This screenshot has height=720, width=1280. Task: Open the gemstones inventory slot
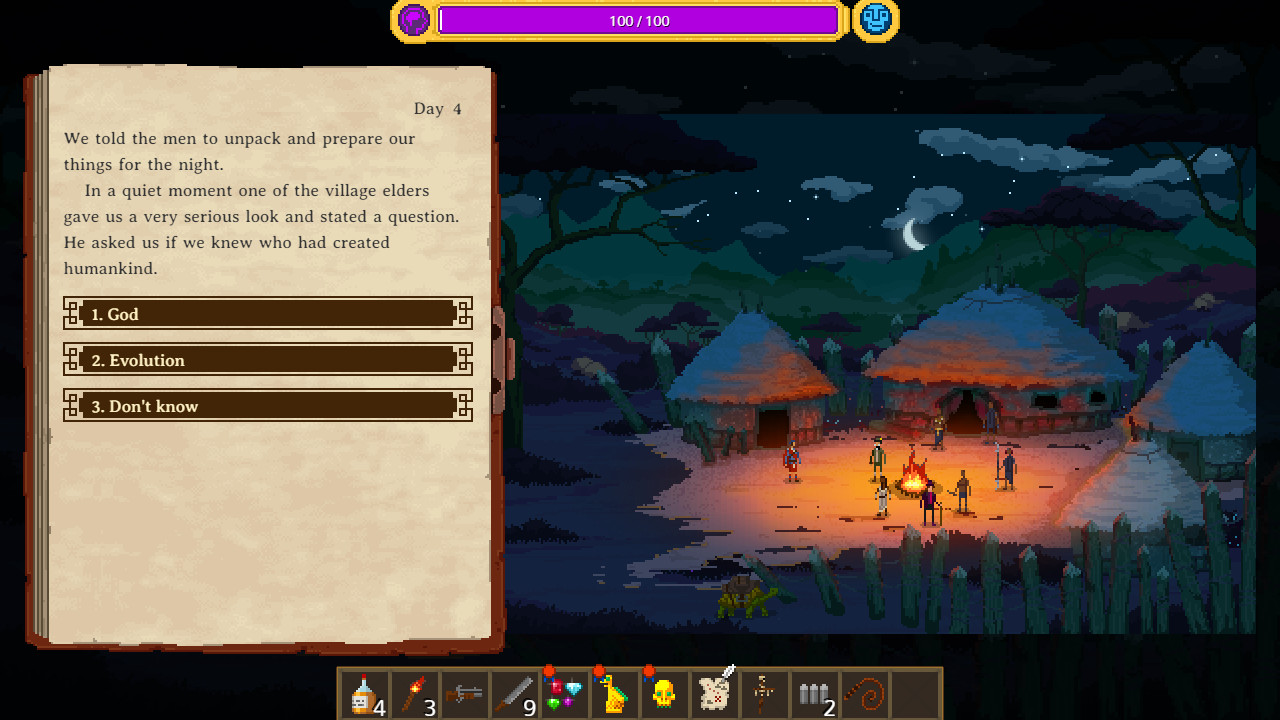click(565, 692)
